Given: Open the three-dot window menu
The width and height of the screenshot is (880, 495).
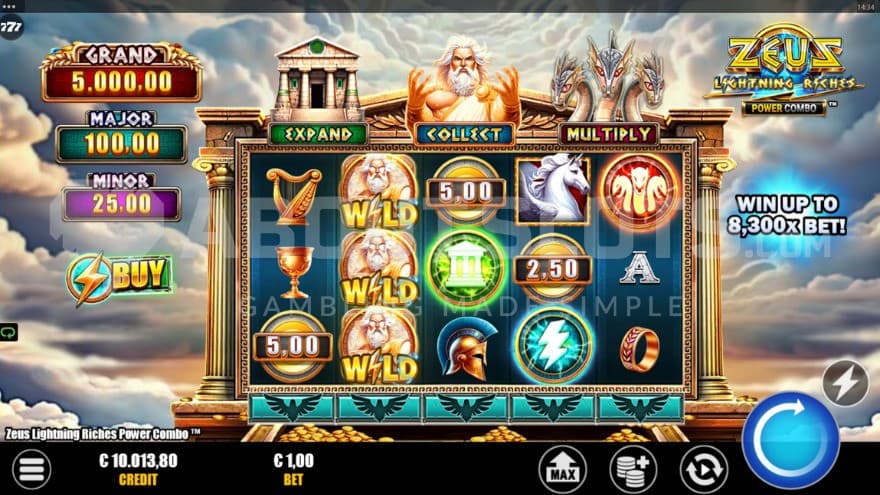Looking at the screenshot, I should 10,5.
